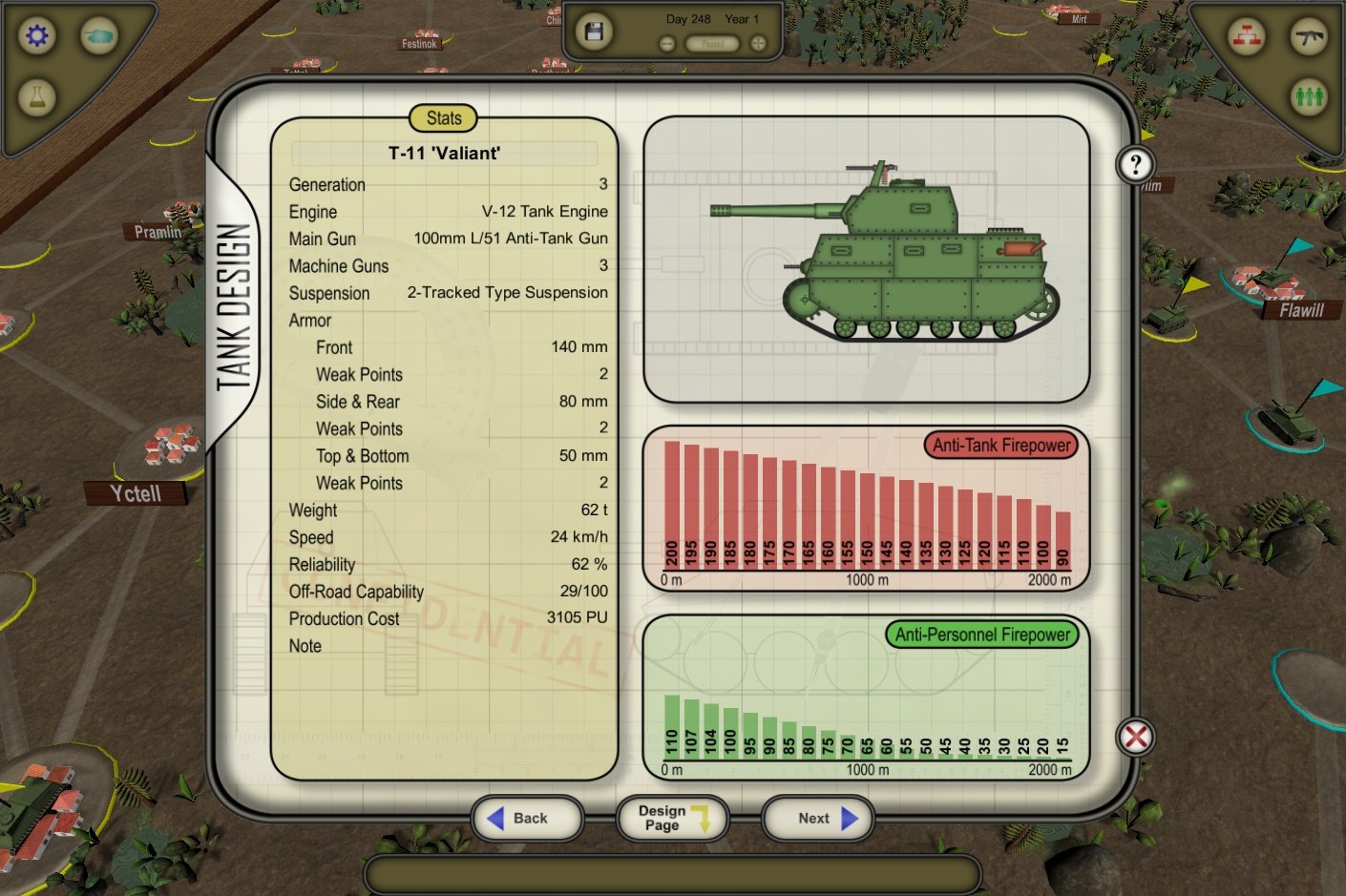The image size is (1346, 896).
Task: Open the research lab flask icon
Action: point(36,96)
